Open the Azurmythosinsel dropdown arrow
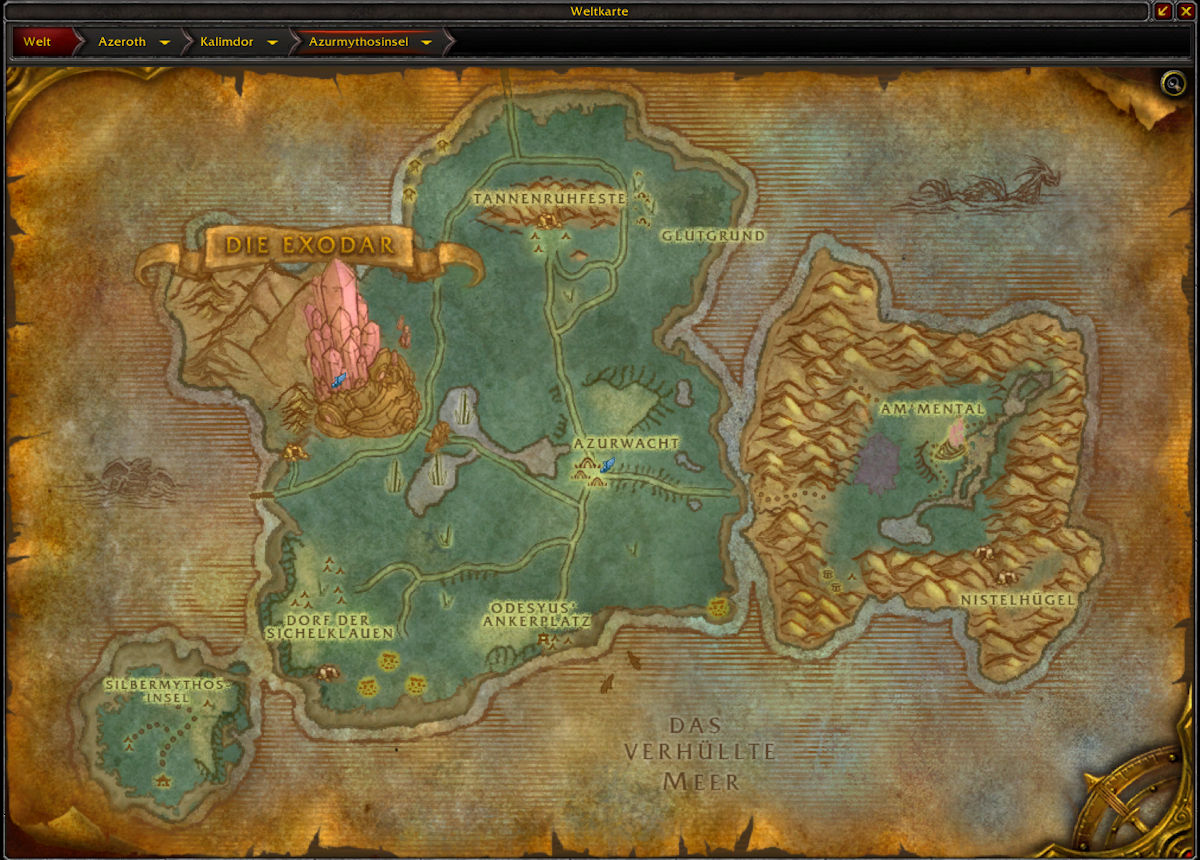This screenshot has width=1200, height=860. pyautogui.click(x=427, y=43)
